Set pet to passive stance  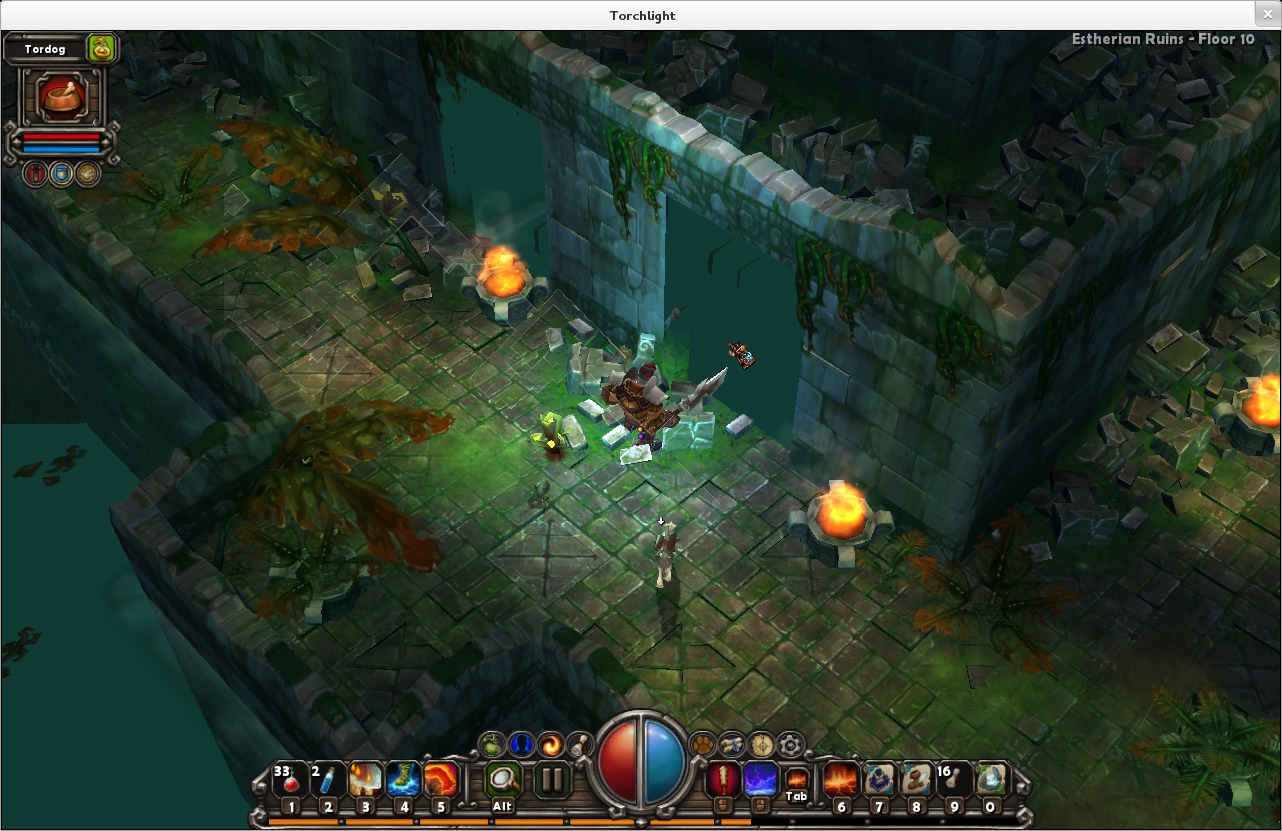[x=88, y=173]
